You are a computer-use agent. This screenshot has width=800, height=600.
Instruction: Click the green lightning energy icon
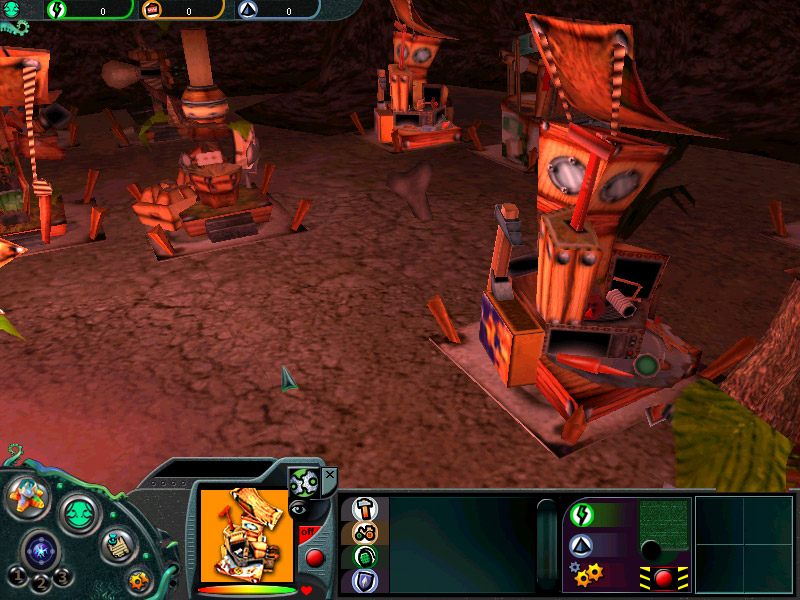click(x=581, y=515)
